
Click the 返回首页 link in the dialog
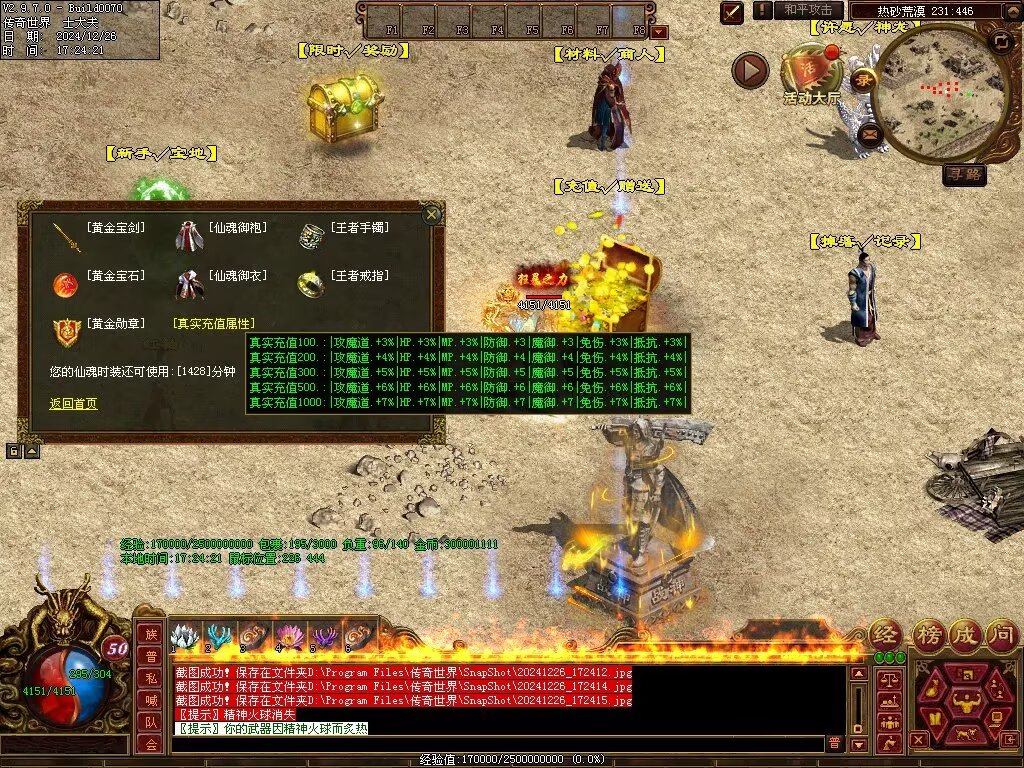[73, 404]
